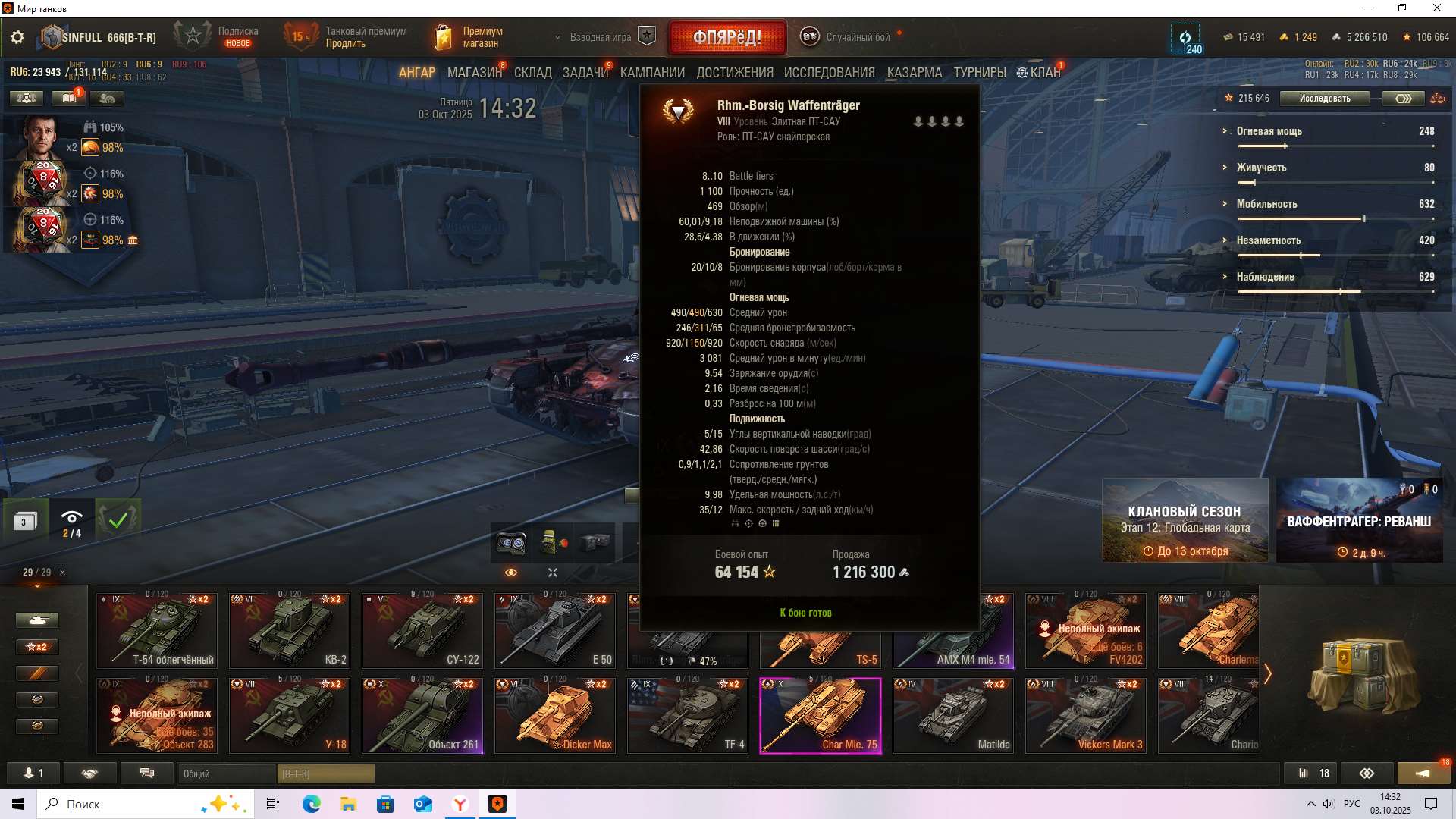Image resolution: width=1456 pixels, height=819 pixels.
Task: Open notifications tank icon with 18 badge
Action: [1423, 773]
